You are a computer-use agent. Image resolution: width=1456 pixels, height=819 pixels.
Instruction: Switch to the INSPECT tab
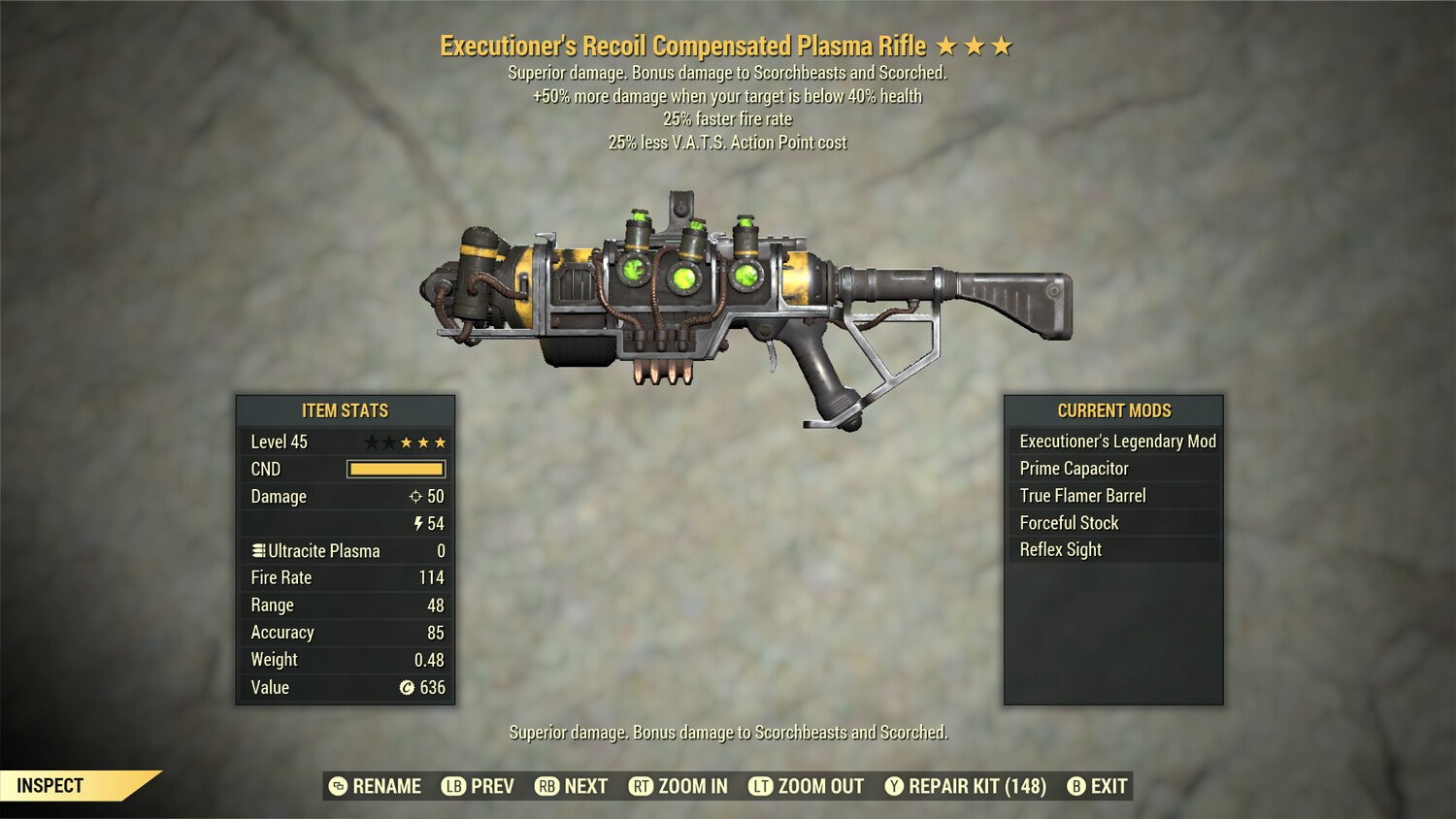[x=50, y=786]
